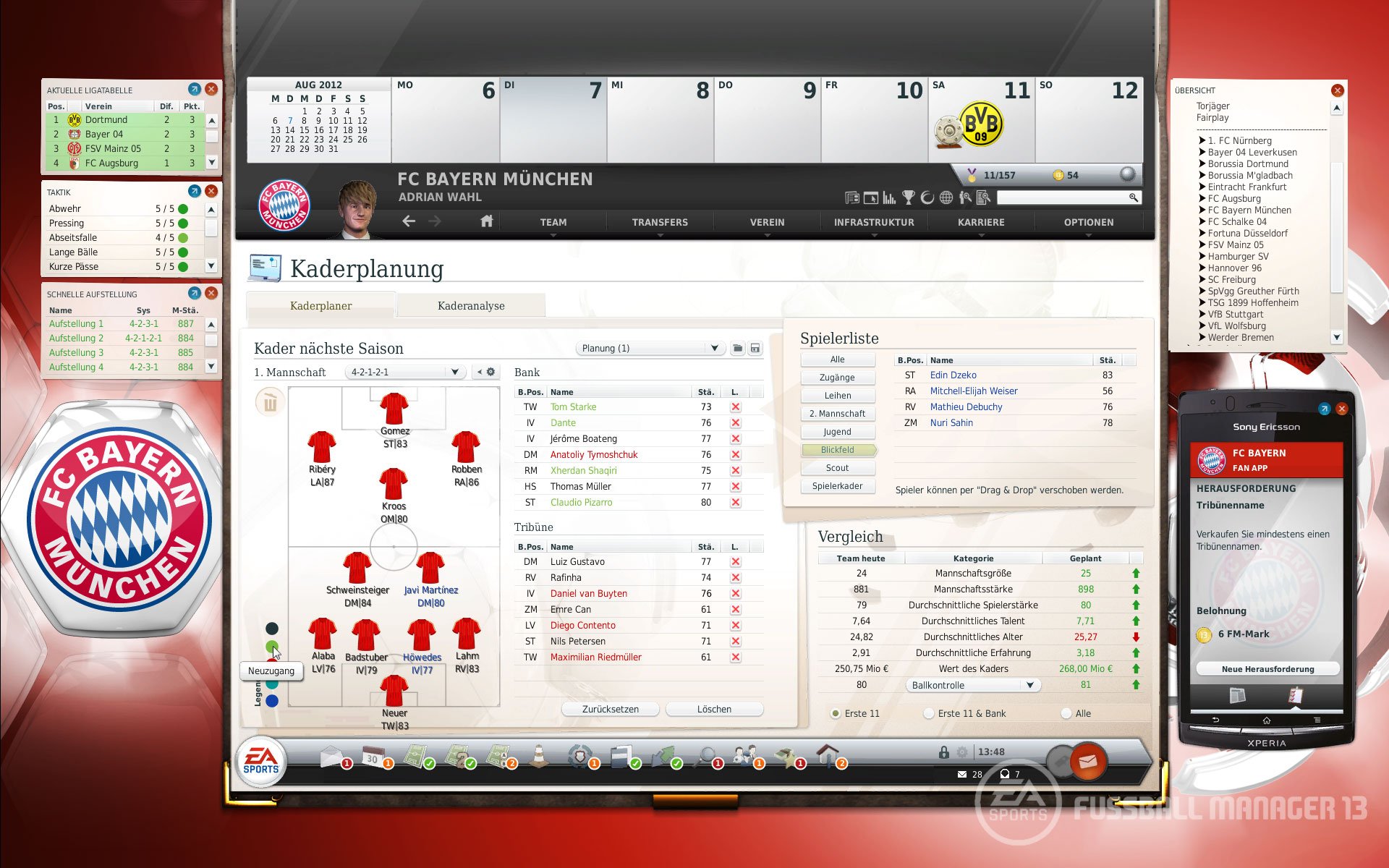Select the player search icon in header
Viewport: 1389px width, 868px height.
point(964,197)
